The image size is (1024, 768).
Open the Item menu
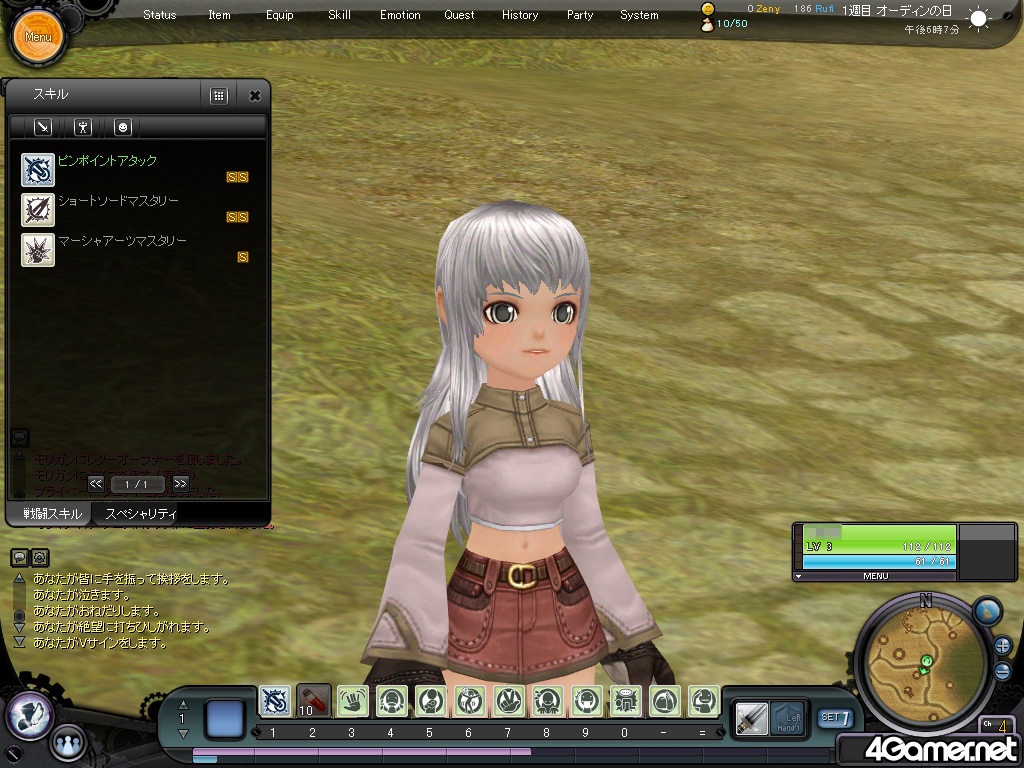pyautogui.click(x=219, y=15)
